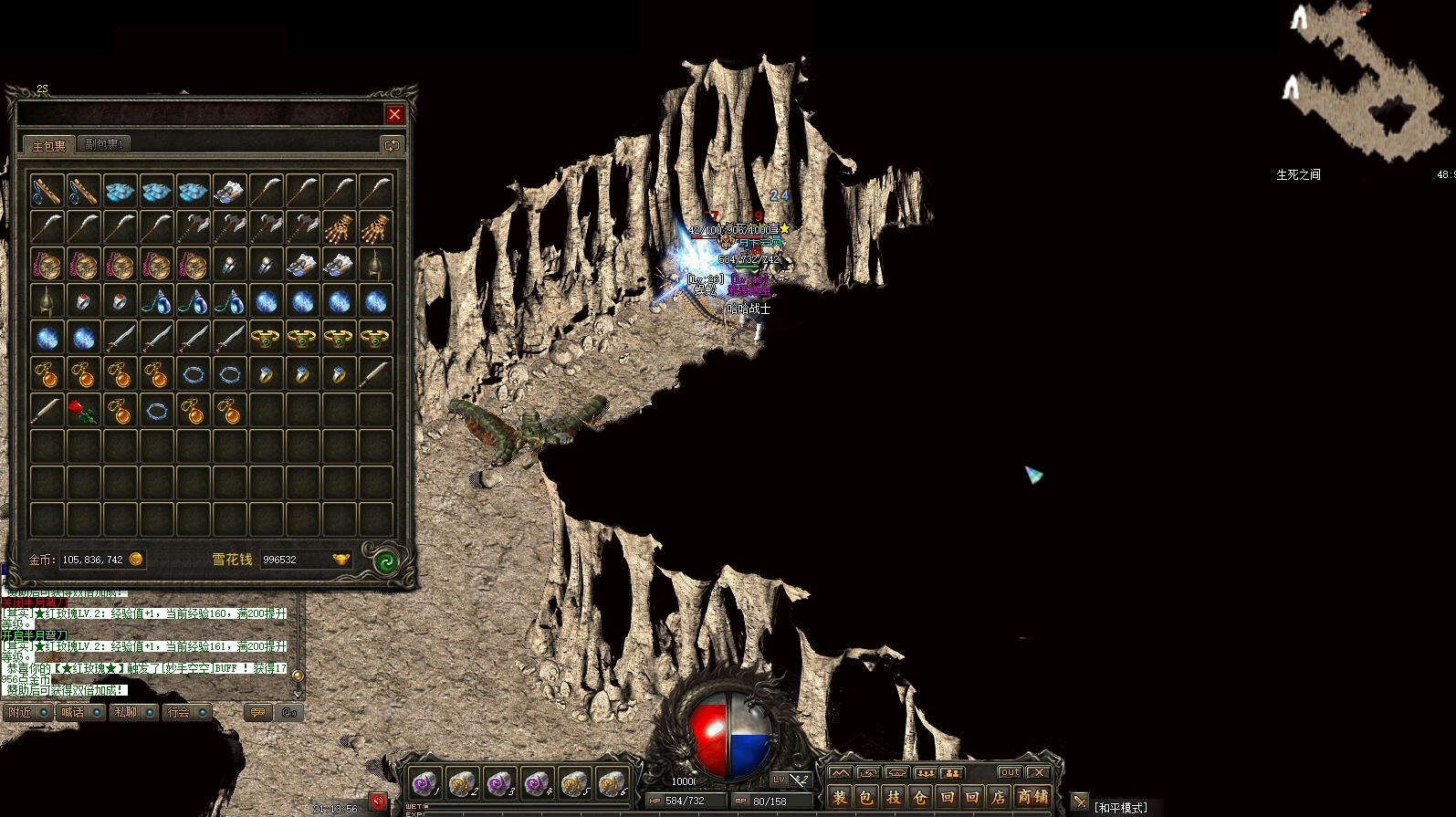This screenshot has width=1456, height=817.
Task: Click the green swirl button in the bag corner
Action: [x=386, y=562]
